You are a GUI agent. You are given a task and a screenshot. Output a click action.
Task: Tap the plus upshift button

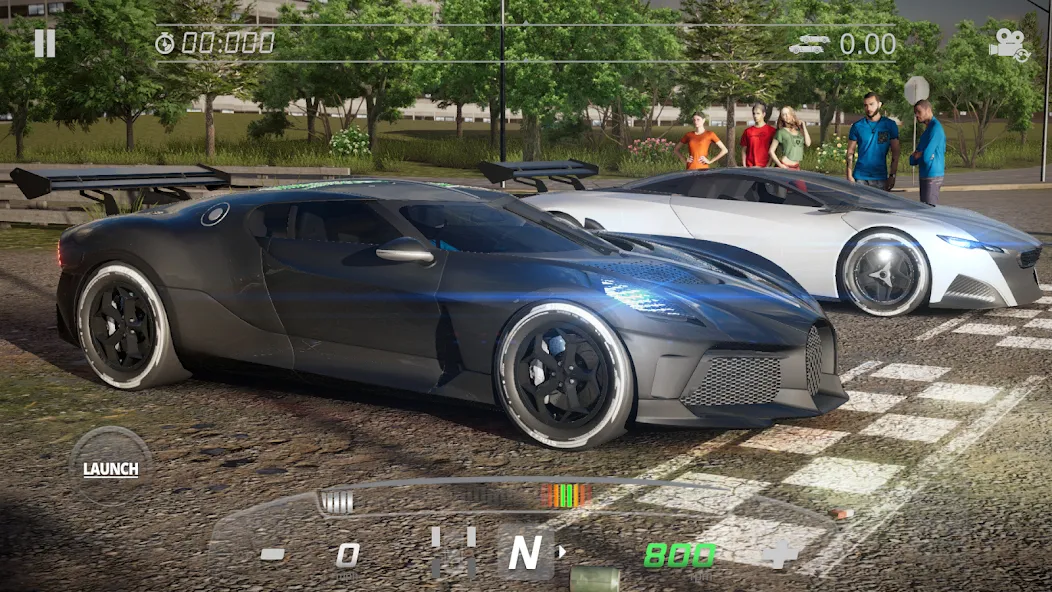pyautogui.click(x=780, y=553)
